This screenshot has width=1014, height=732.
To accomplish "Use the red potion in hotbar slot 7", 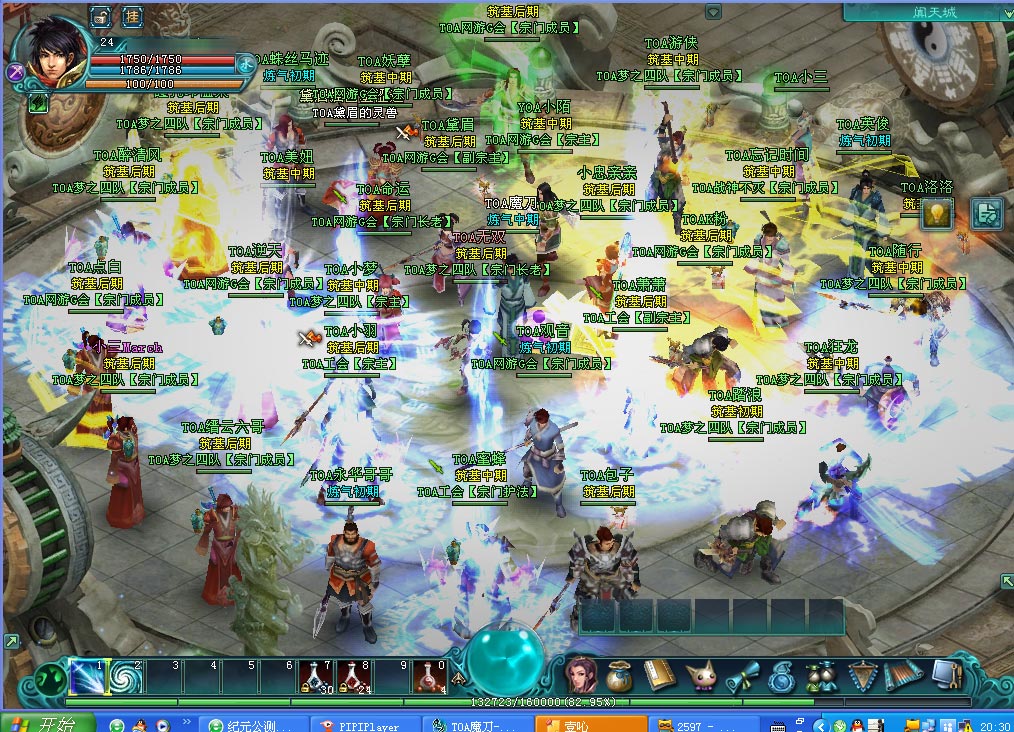I will [x=316, y=677].
